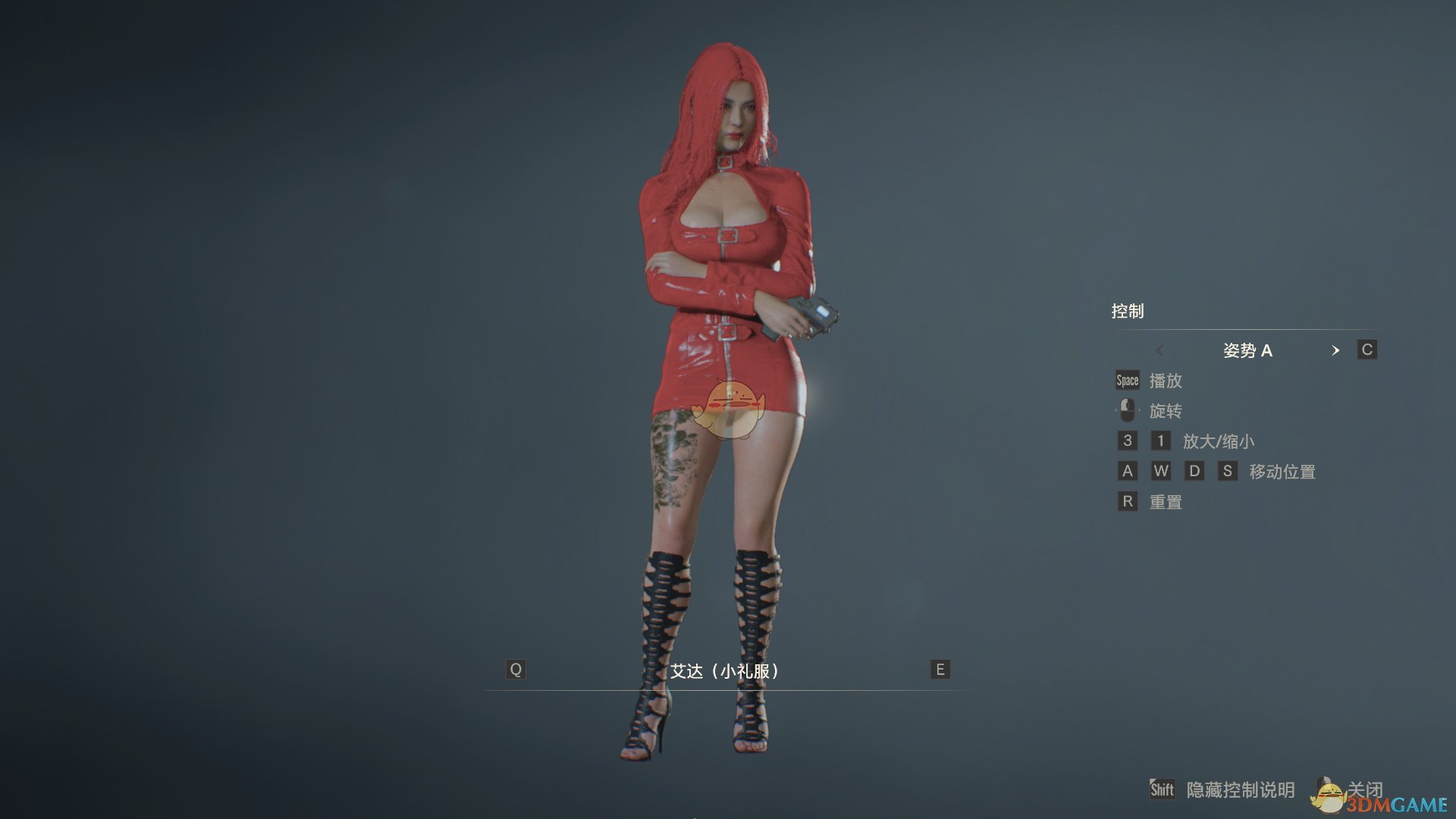The image size is (1456, 819).
Task: Click the 1 key icon for zoom out
Action: [x=1160, y=441]
